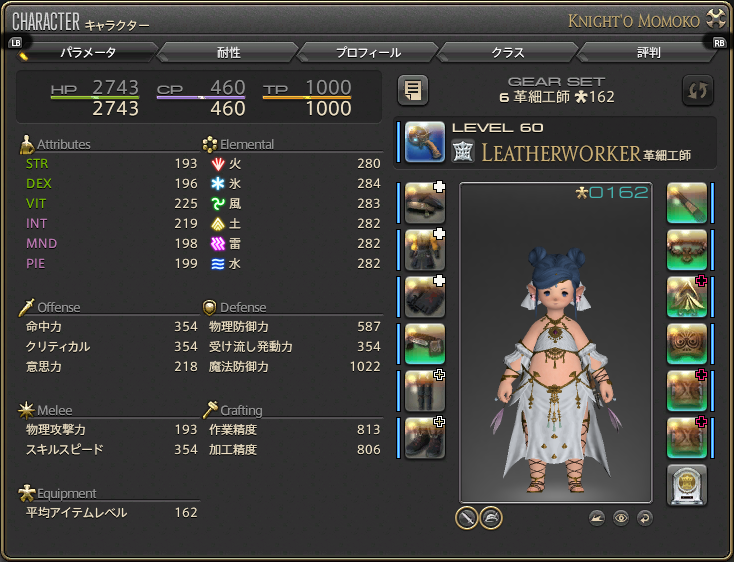This screenshot has height=562, width=734.
Task: Click the soul crystal slot
Action: click(x=687, y=484)
